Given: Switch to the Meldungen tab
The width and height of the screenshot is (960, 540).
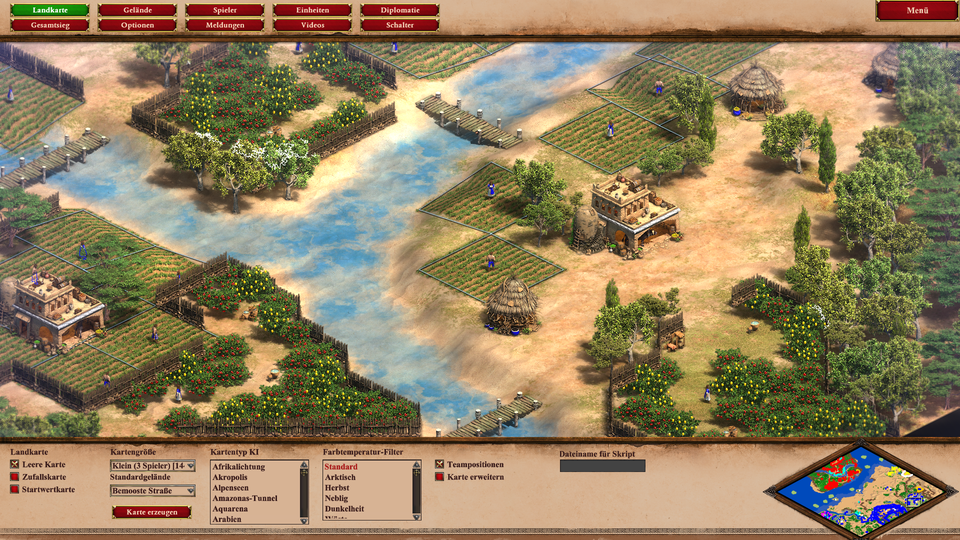Looking at the screenshot, I should (x=225, y=25).
